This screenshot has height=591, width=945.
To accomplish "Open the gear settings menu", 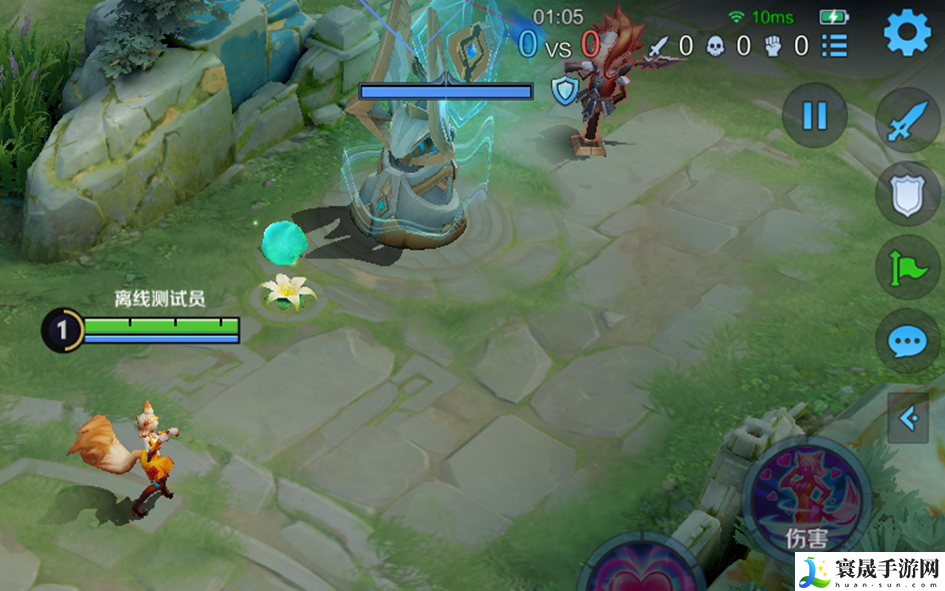I will [x=907, y=34].
